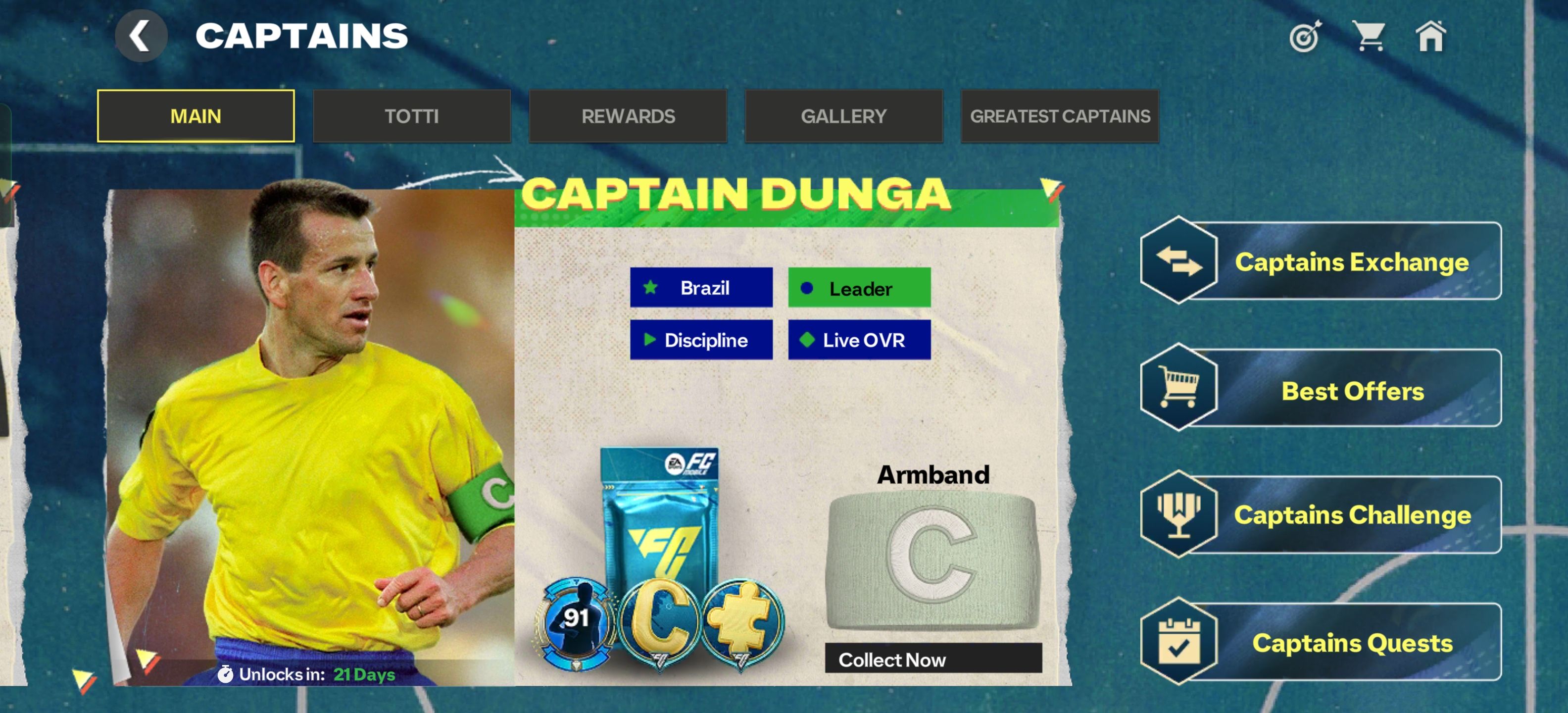Tap the Brazil tag
Screen dimensions: 1568x713
(701, 287)
